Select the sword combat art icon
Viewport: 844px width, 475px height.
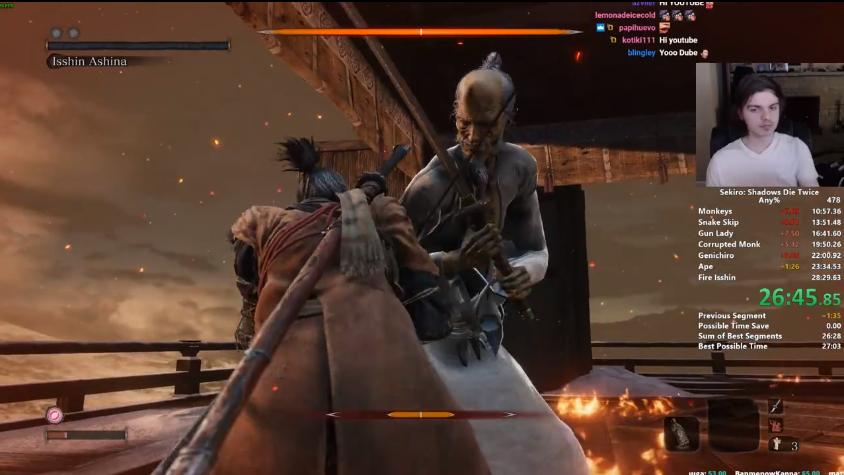tap(775, 406)
